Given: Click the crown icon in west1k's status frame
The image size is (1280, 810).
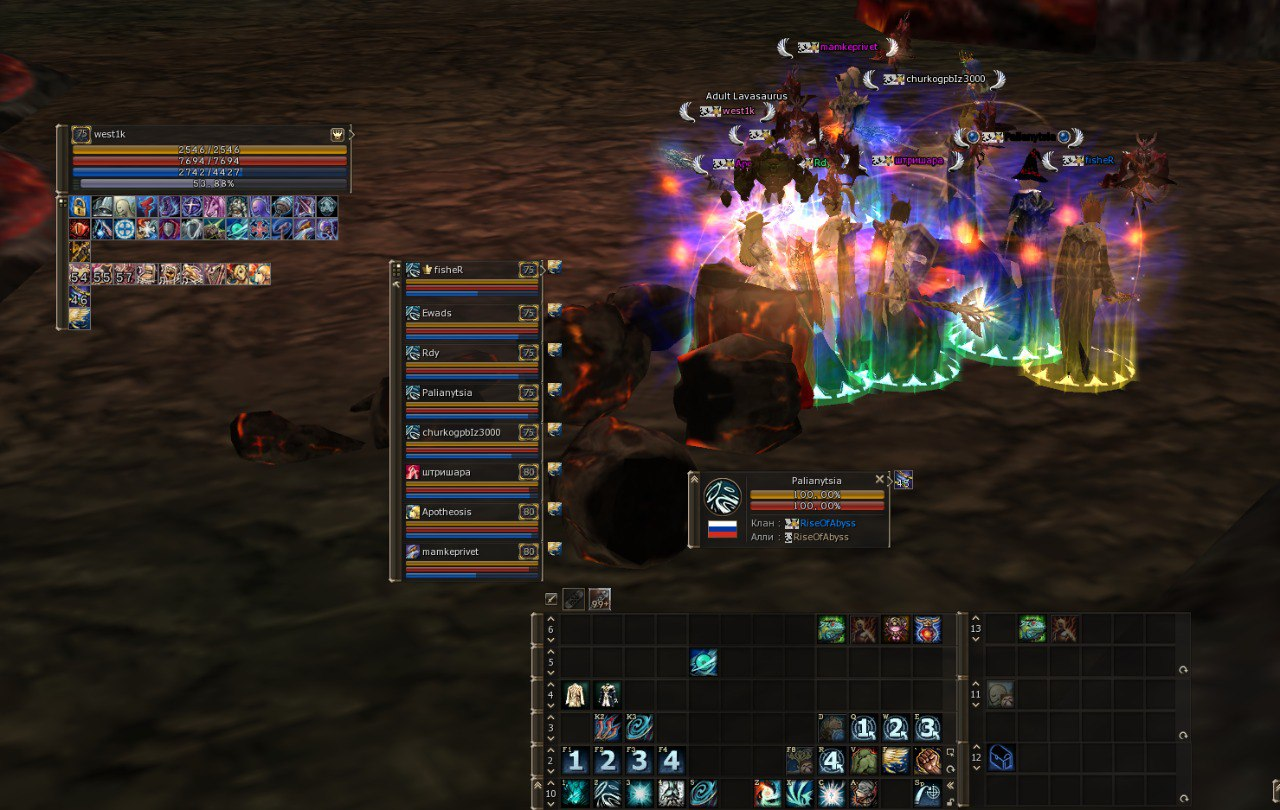Looking at the screenshot, I should click(x=338, y=134).
